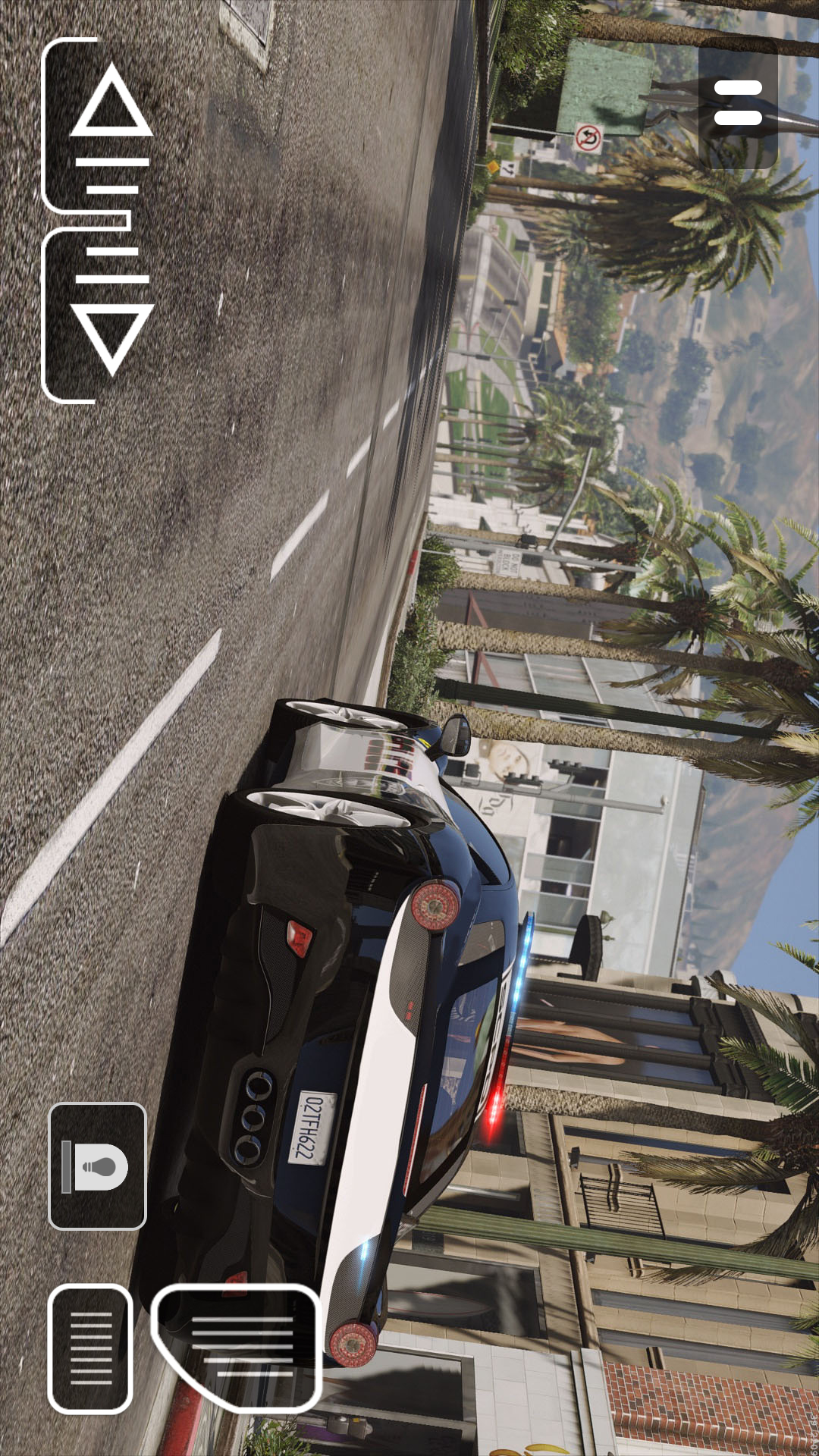
Task: Pause the game with the two-bar button
Action: tap(737, 103)
